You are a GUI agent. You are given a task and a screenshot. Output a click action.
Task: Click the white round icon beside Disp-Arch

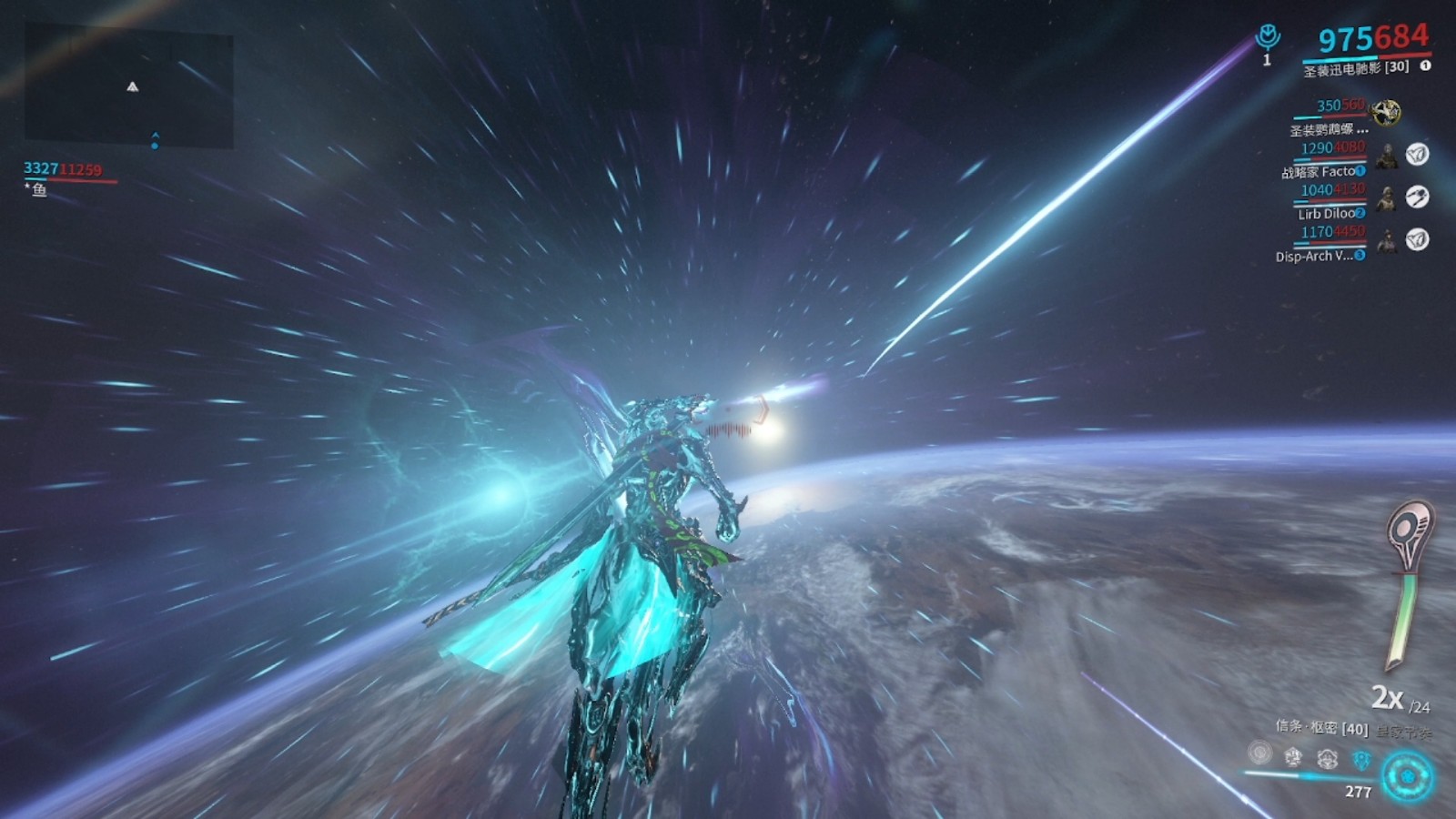pyautogui.click(x=1417, y=239)
